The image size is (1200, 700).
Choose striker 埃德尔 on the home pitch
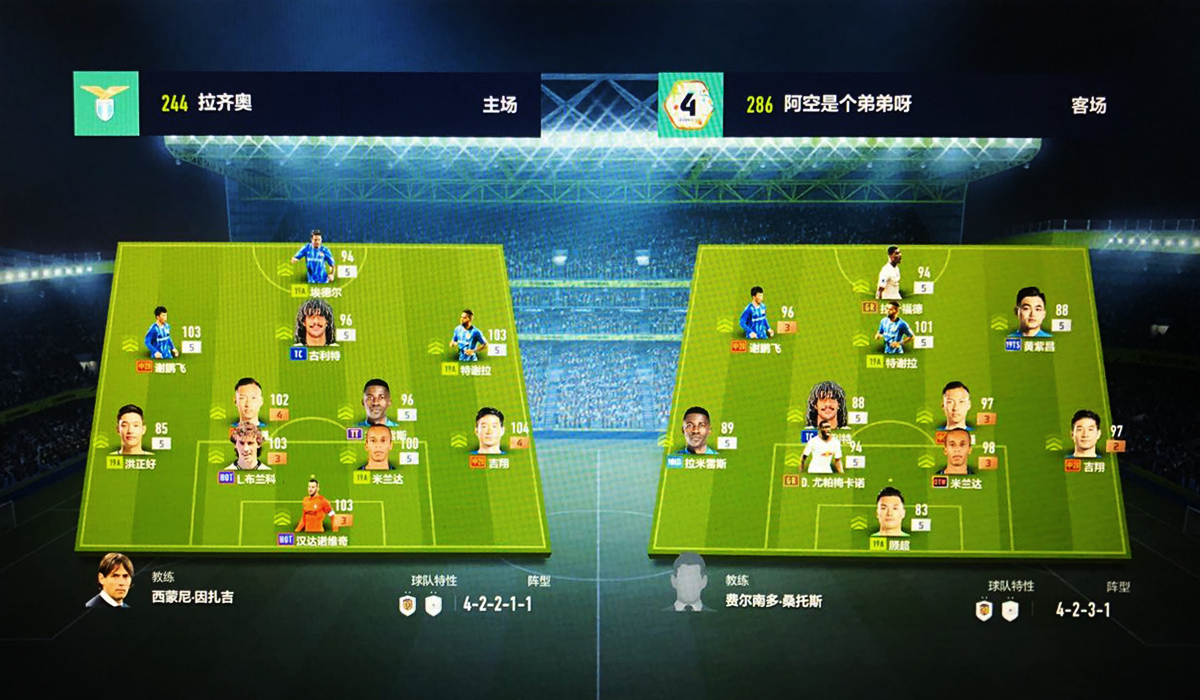(318, 259)
